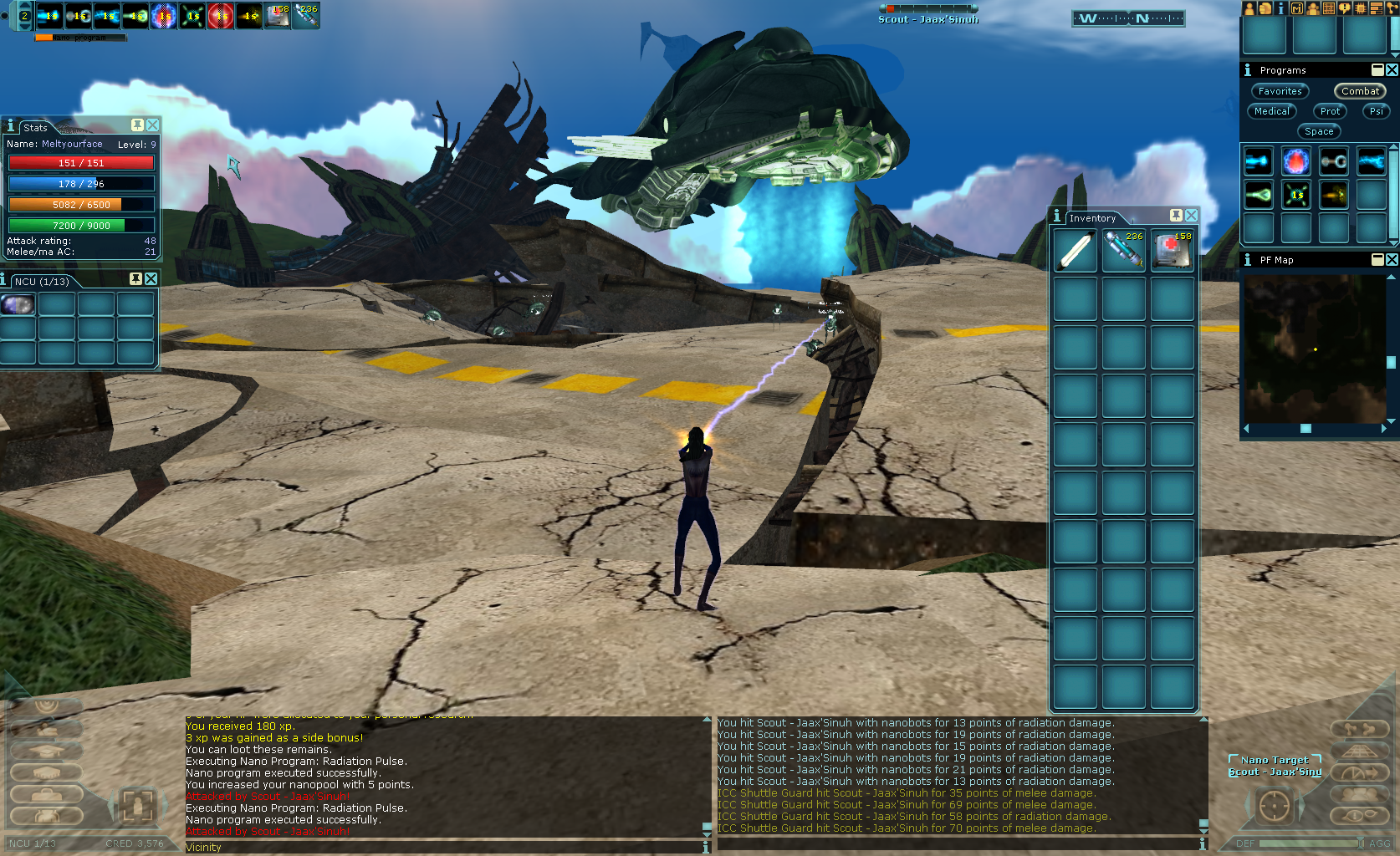
Task: Switch to the Combat programs category
Action: [x=1359, y=91]
